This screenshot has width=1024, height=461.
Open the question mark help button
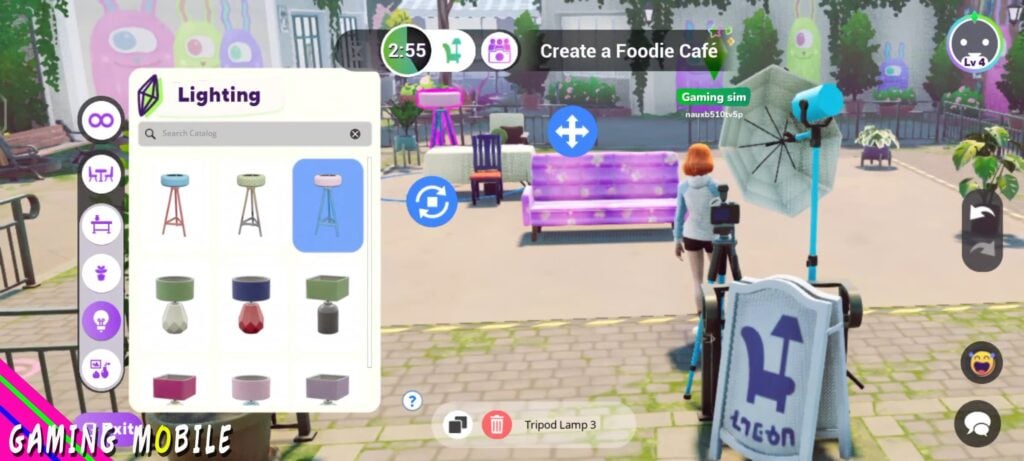pyautogui.click(x=412, y=401)
